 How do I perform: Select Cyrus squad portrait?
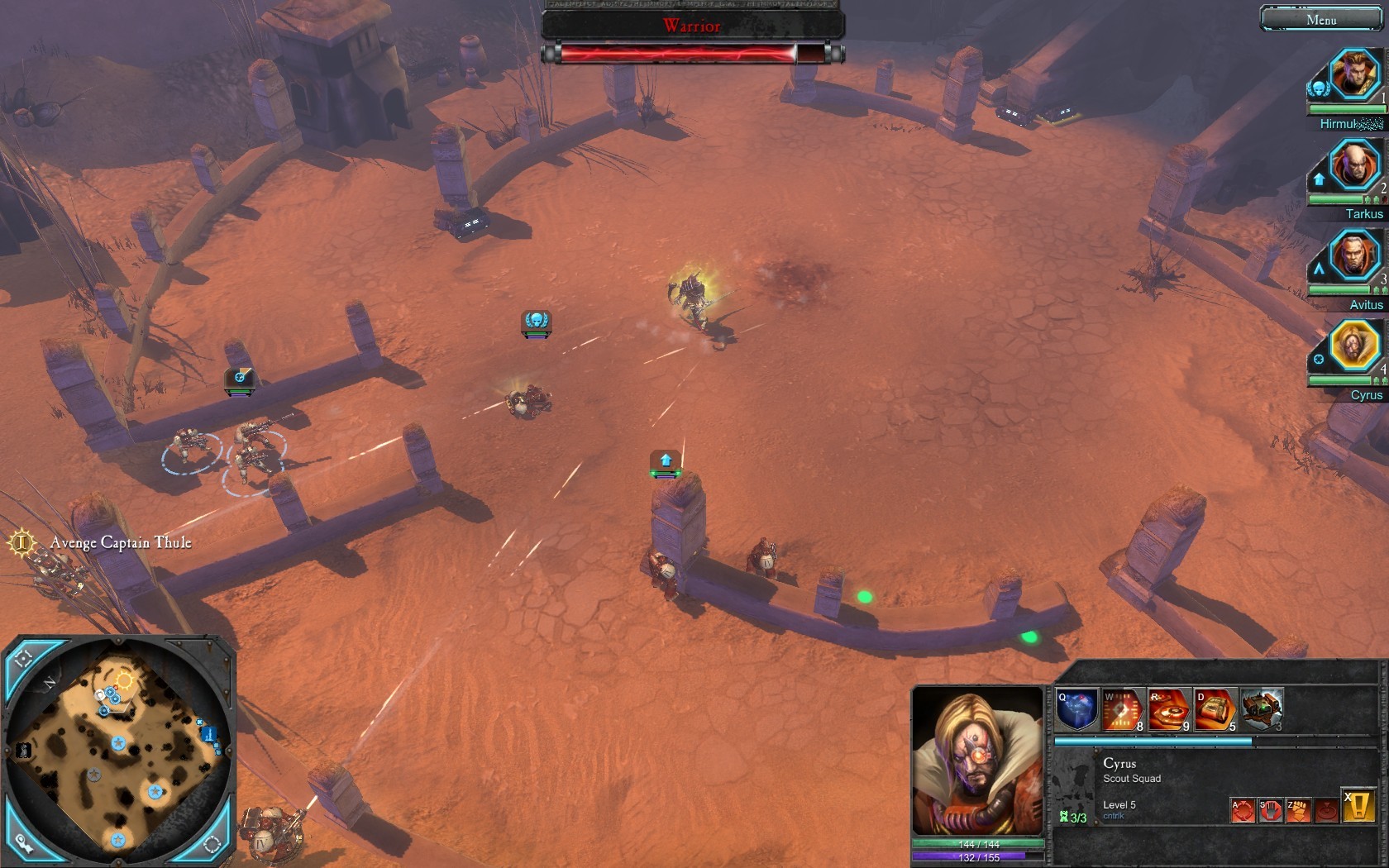pyautogui.click(x=1354, y=345)
